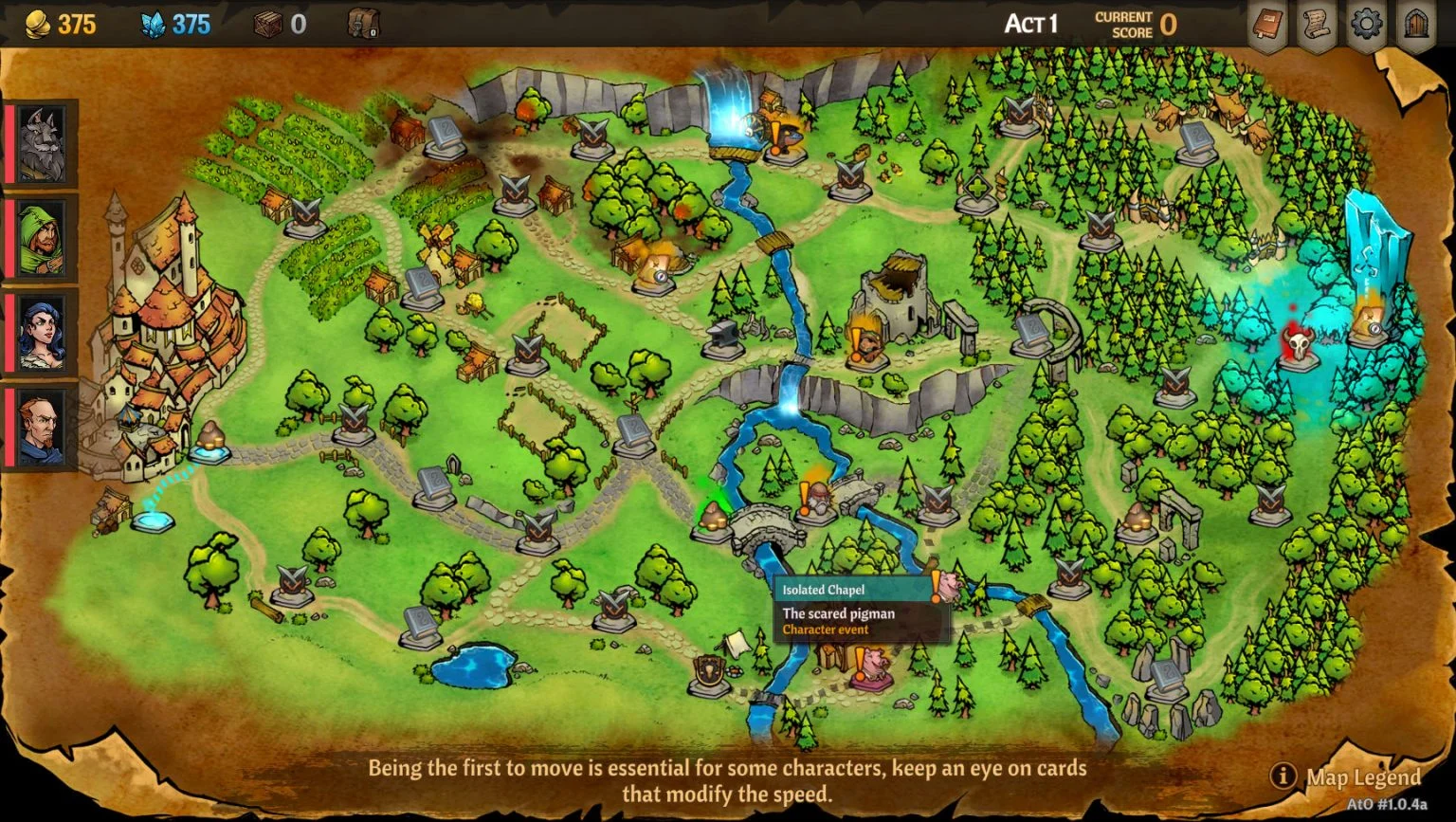Image resolution: width=1456 pixels, height=822 pixels.
Task: Select The scared pigman character event
Action: 838,613
